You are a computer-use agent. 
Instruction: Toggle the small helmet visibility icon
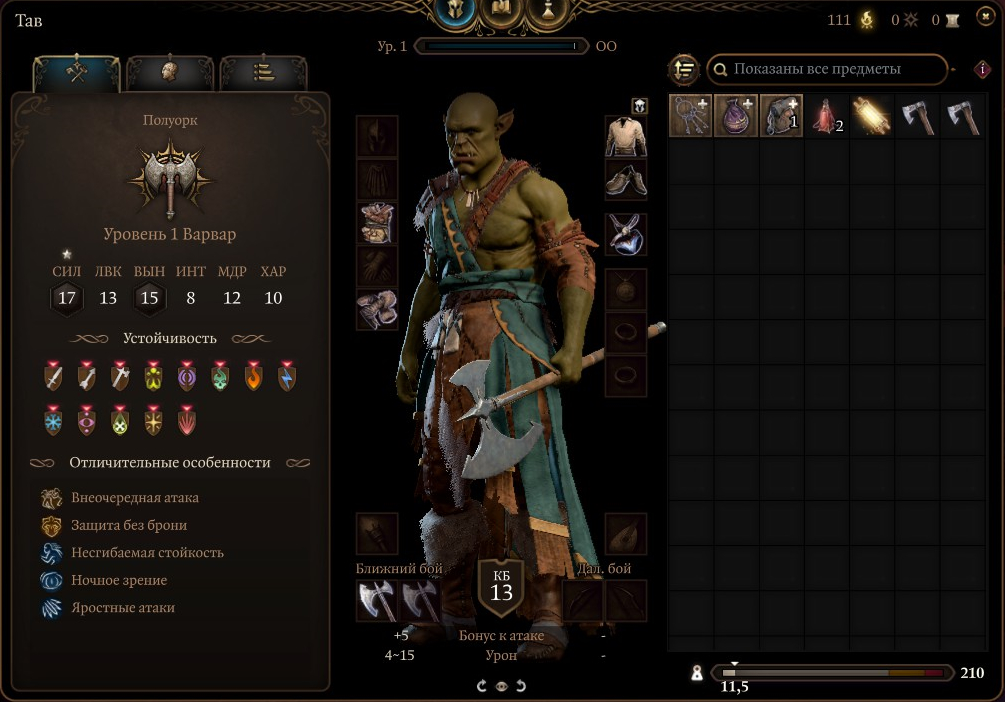pos(639,105)
